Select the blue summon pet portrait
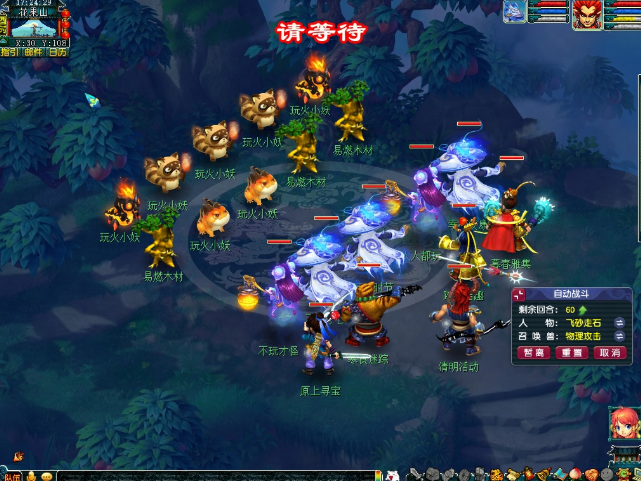This screenshot has width=641, height=481. point(516,11)
